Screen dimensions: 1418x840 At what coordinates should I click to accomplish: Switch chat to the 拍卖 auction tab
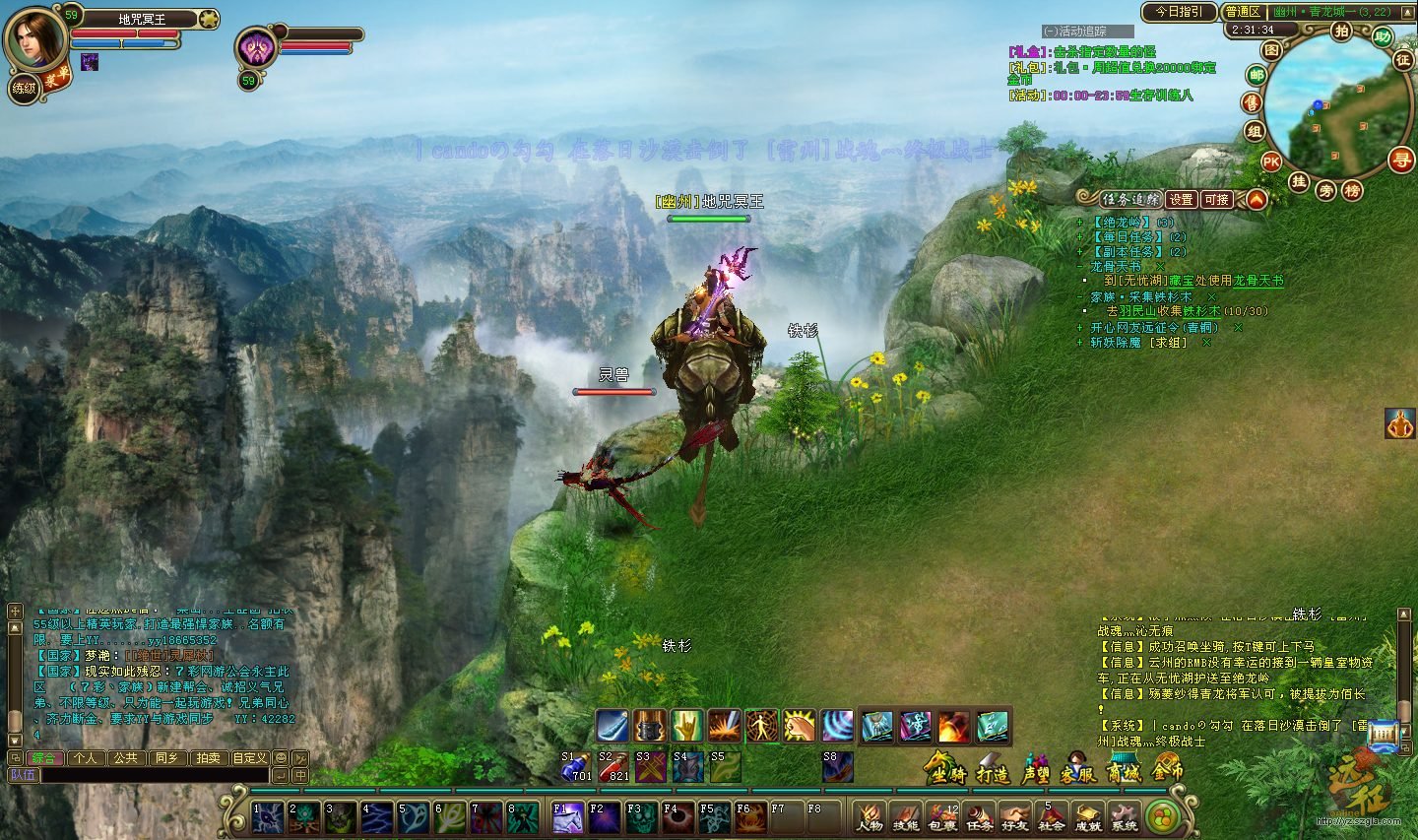pos(208,758)
